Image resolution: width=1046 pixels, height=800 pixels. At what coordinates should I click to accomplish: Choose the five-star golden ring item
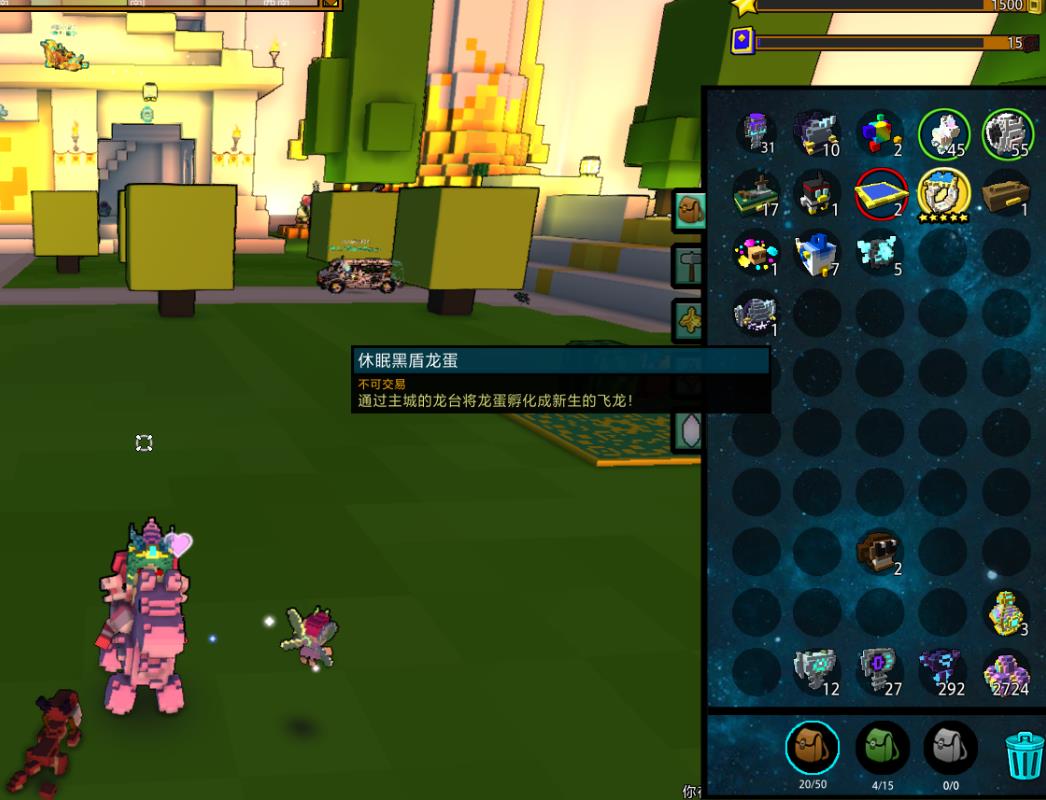[x=942, y=194]
